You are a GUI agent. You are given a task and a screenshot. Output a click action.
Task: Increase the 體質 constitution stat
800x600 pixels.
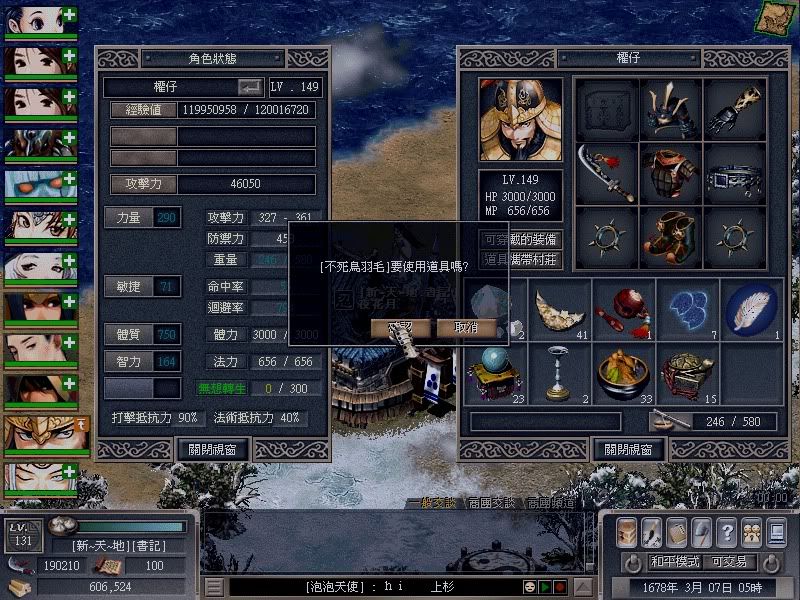[x=129, y=334]
